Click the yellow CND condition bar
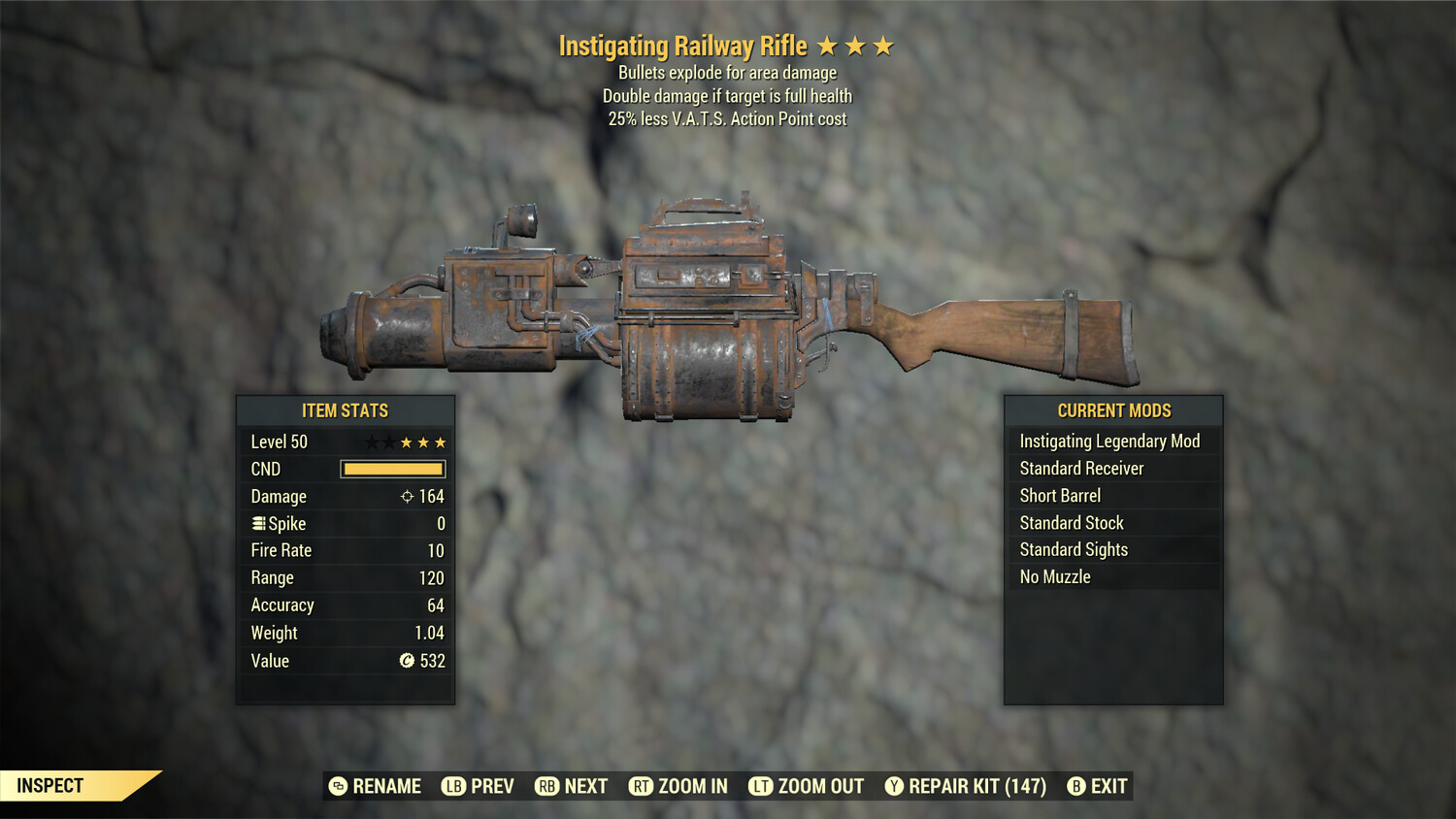Viewport: 1456px width, 819px height. 392,469
